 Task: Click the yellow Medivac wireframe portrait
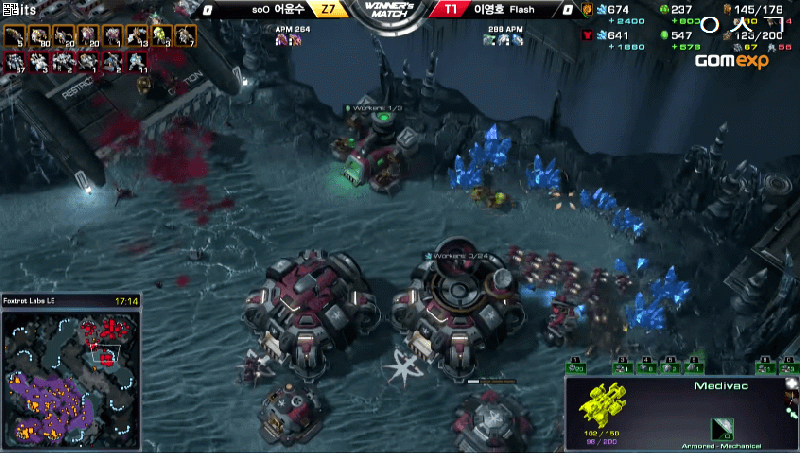(604, 400)
